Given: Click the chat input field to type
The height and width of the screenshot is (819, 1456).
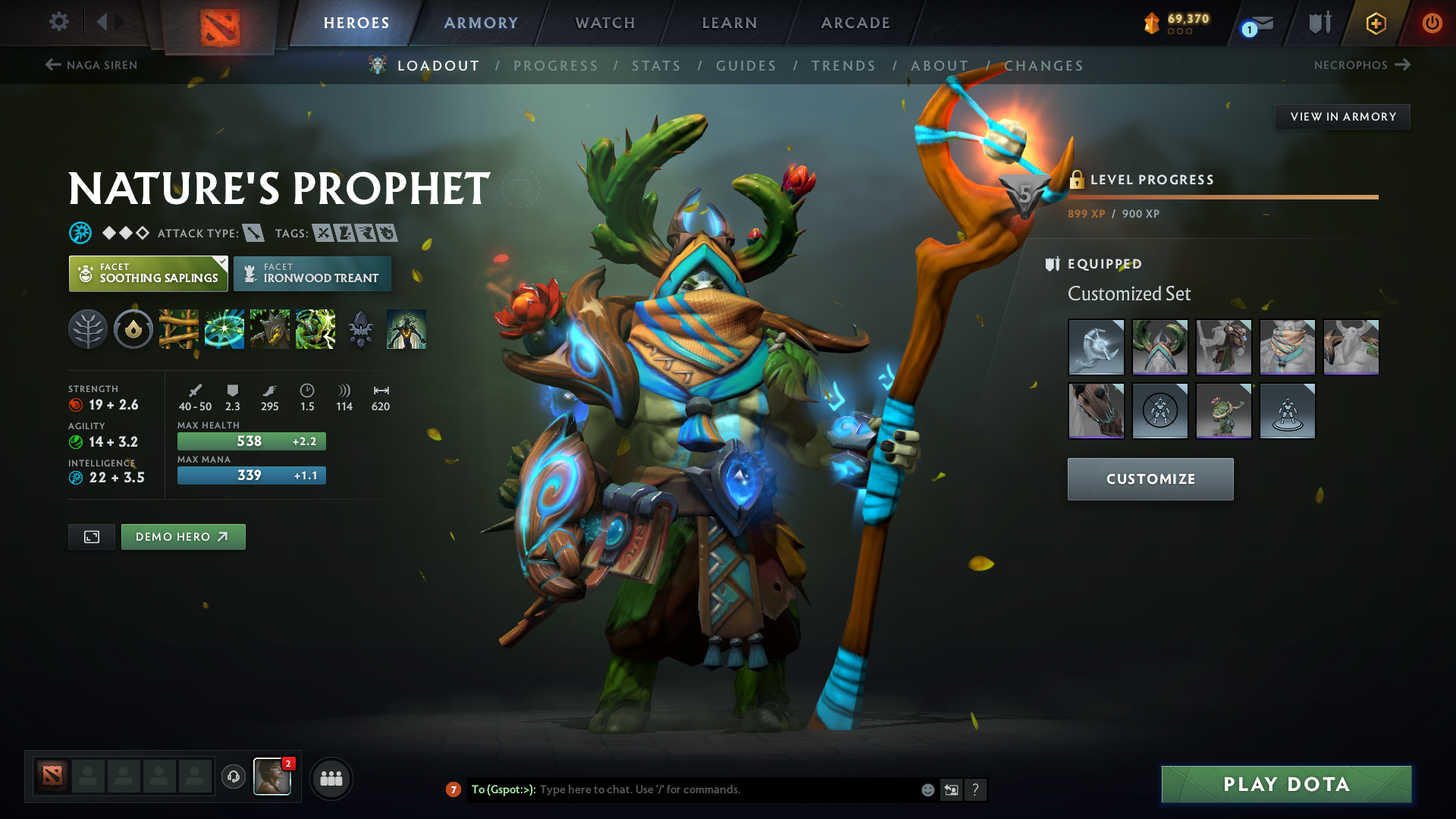Looking at the screenshot, I should 720,789.
